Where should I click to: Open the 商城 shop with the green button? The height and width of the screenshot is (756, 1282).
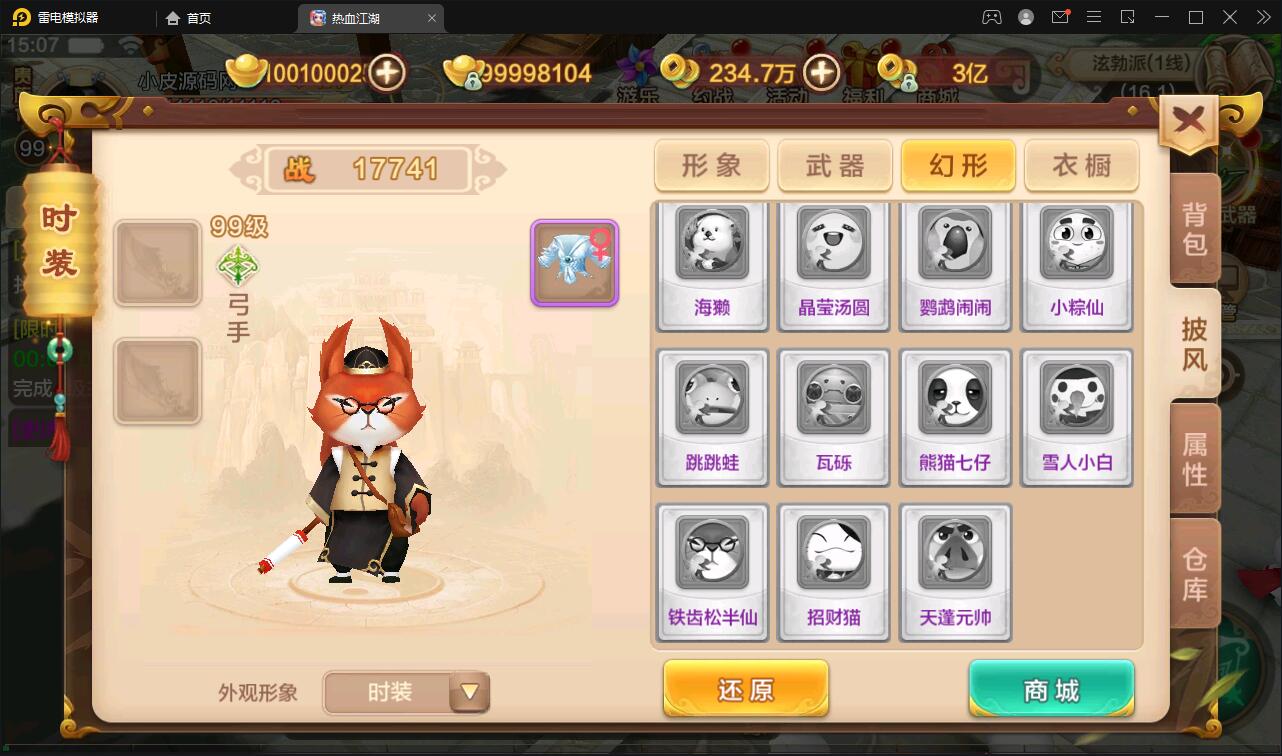click(1050, 688)
